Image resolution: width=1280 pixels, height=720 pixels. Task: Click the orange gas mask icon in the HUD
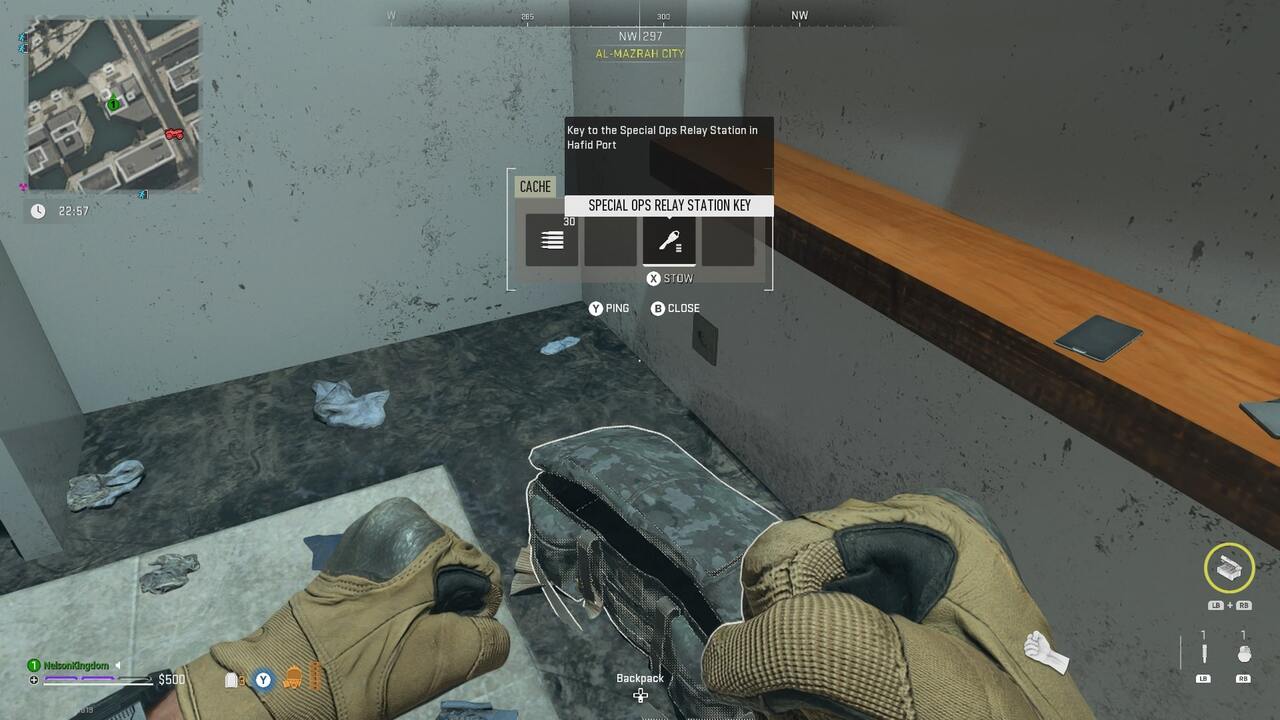[x=293, y=678]
